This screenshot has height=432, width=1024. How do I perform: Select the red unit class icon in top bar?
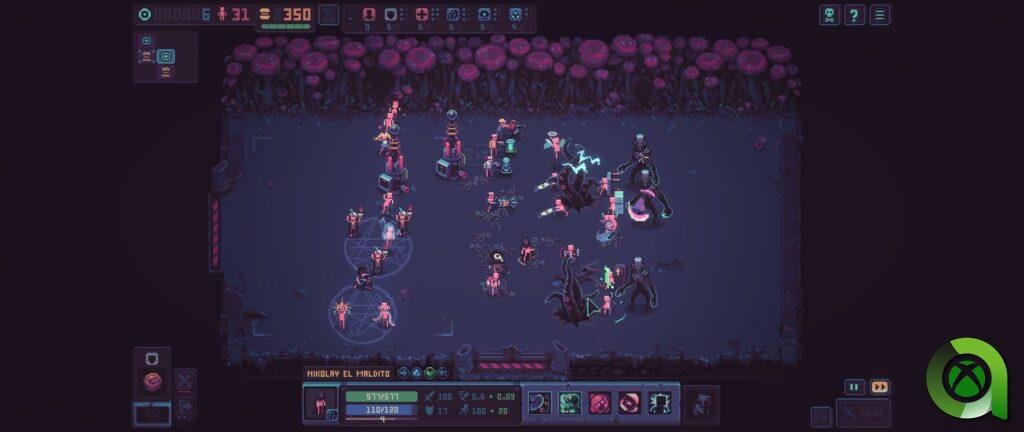point(368,15)
